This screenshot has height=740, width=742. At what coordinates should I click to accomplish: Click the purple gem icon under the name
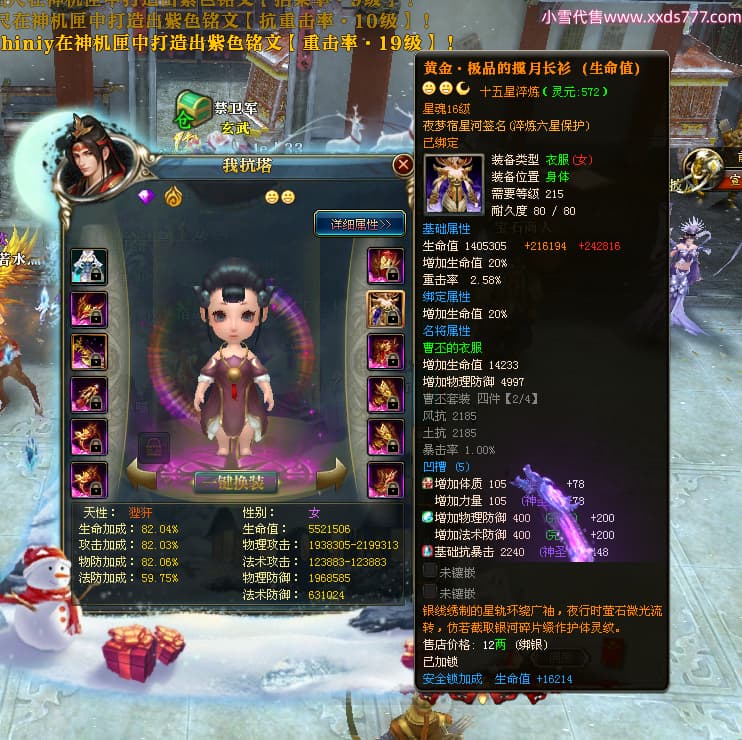click(147, 196)
